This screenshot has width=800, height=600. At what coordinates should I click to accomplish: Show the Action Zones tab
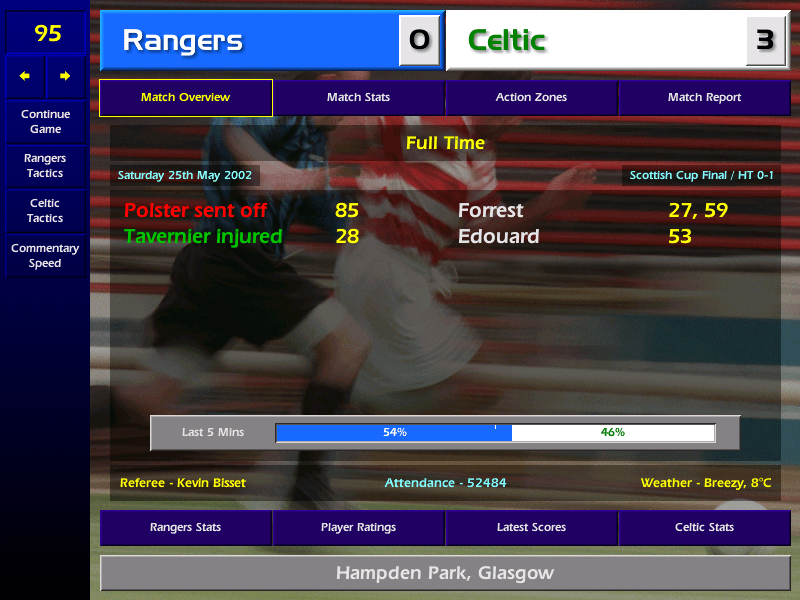[531, 98]
